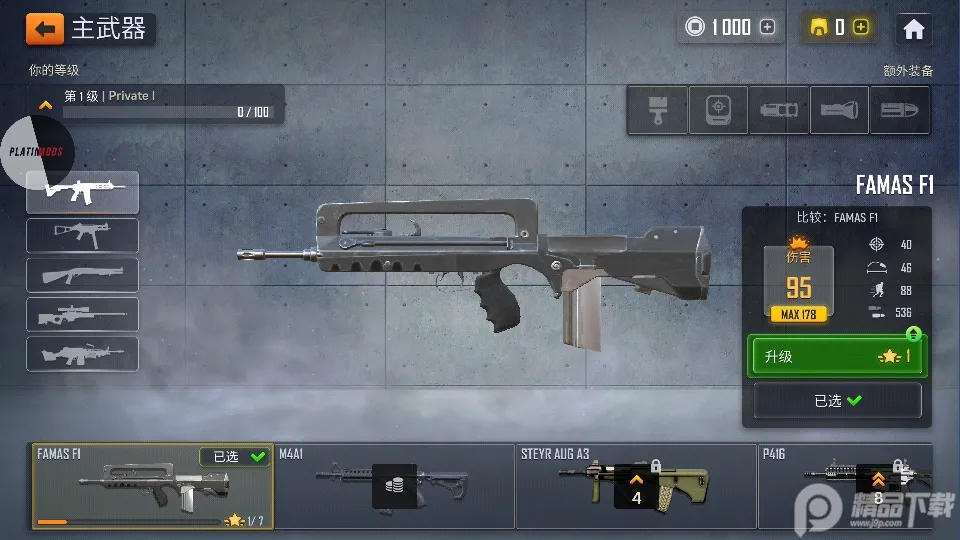Image resolution: width=960 pixels, height=540 pixels.
Task: Go back using the orange arrow button
Action: click(45, 29)
